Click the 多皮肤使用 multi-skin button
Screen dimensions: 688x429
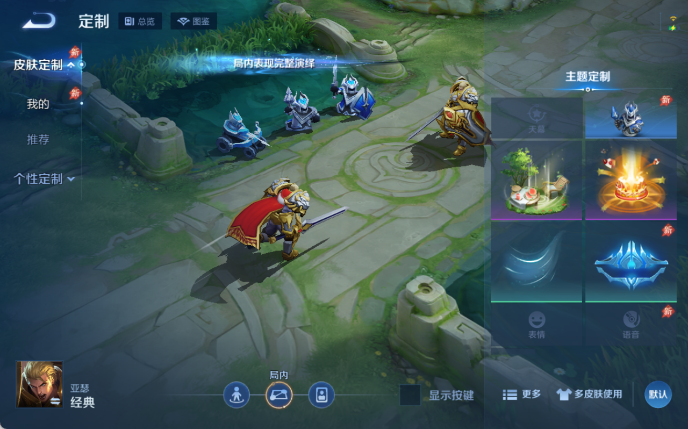tap(589, 395)
